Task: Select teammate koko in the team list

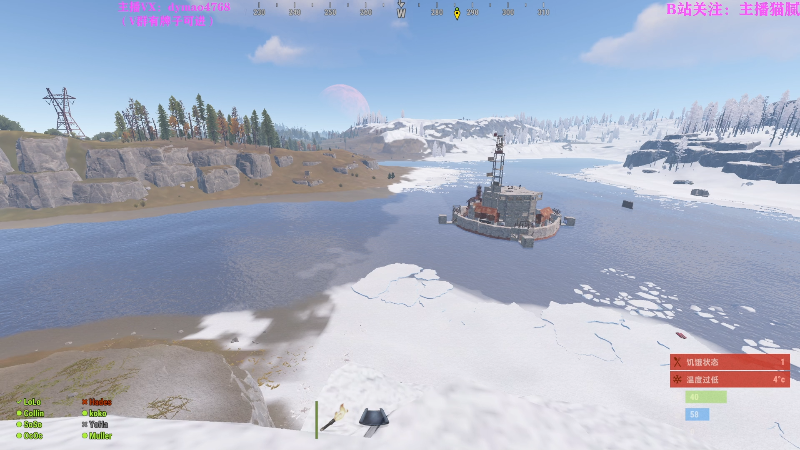Action: tap(97, 413)
